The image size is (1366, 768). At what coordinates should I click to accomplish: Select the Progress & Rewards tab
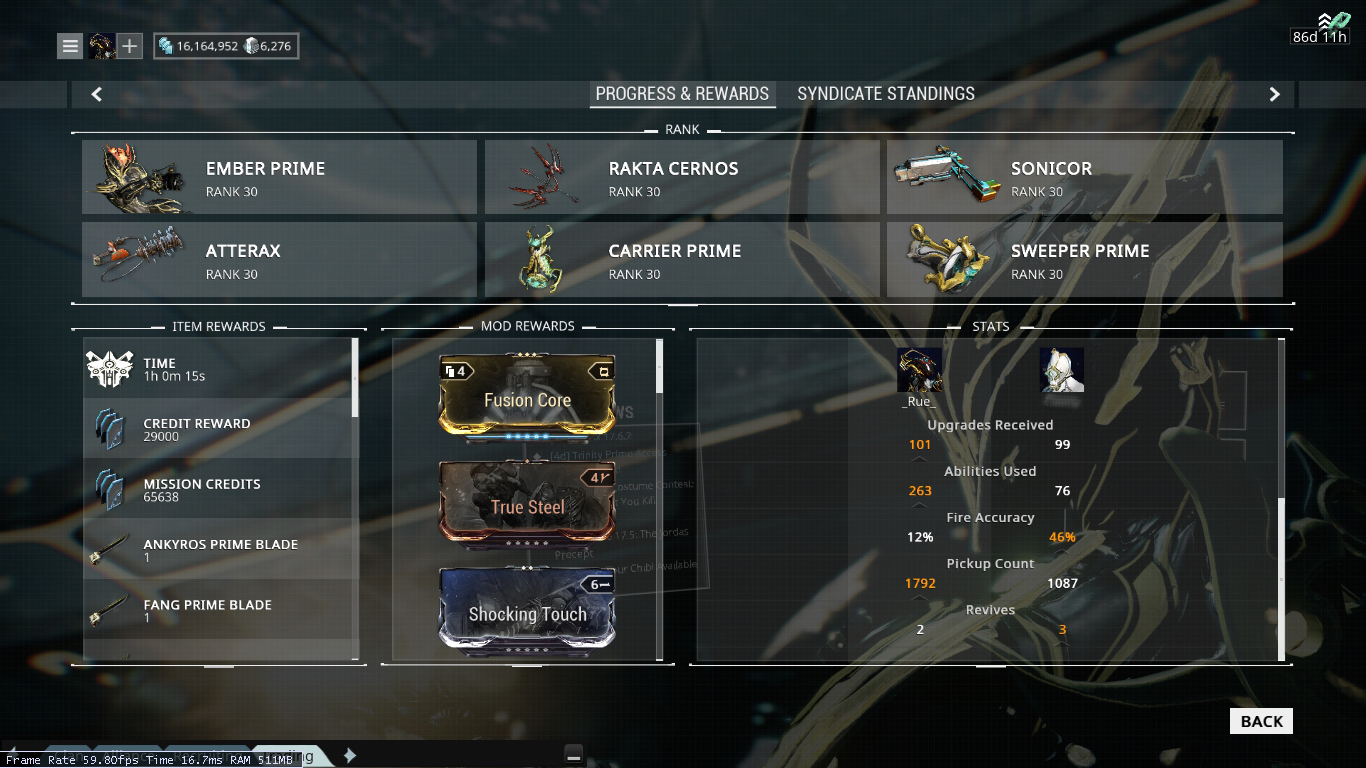[x=683, y=93]
